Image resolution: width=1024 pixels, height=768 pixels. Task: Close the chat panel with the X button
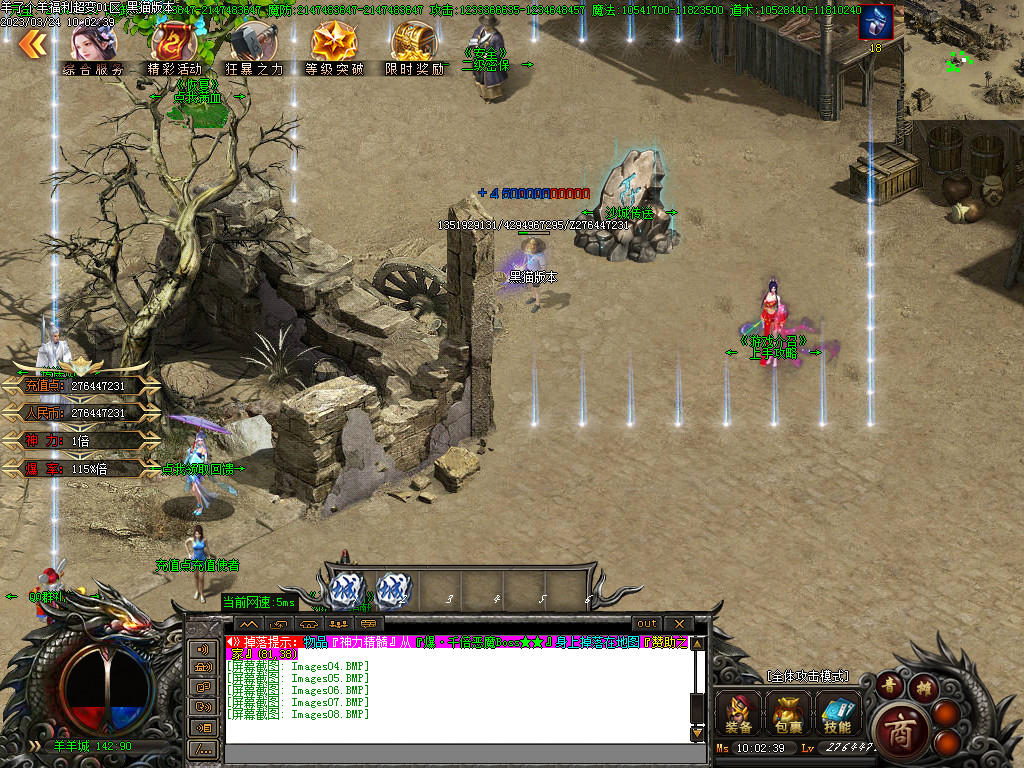(x=678, y=624)
